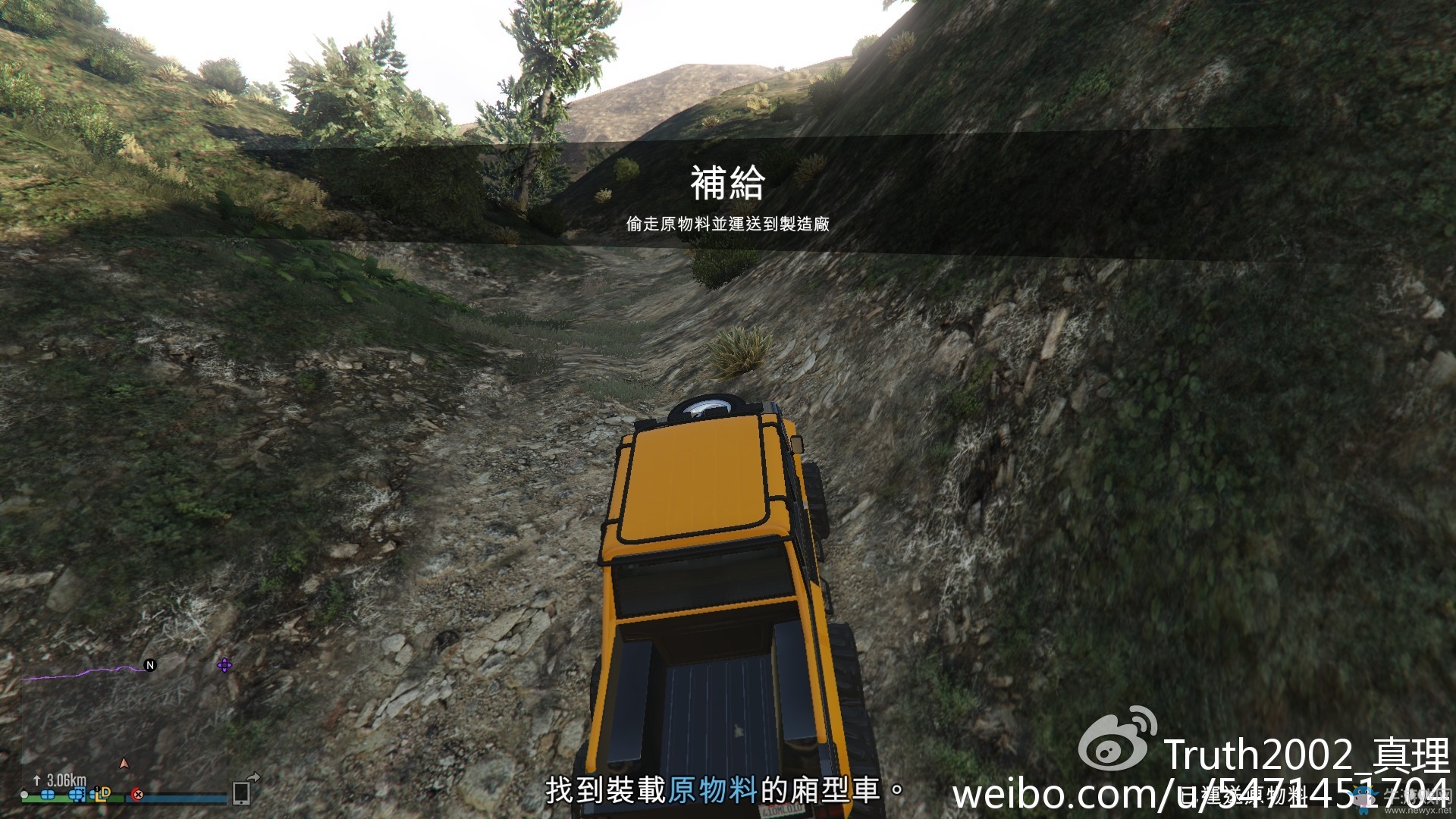The height and width of the screenshot is (819, 1456).
Task: Select the player arrow on the minimap
Action: (x=124, y=764)
